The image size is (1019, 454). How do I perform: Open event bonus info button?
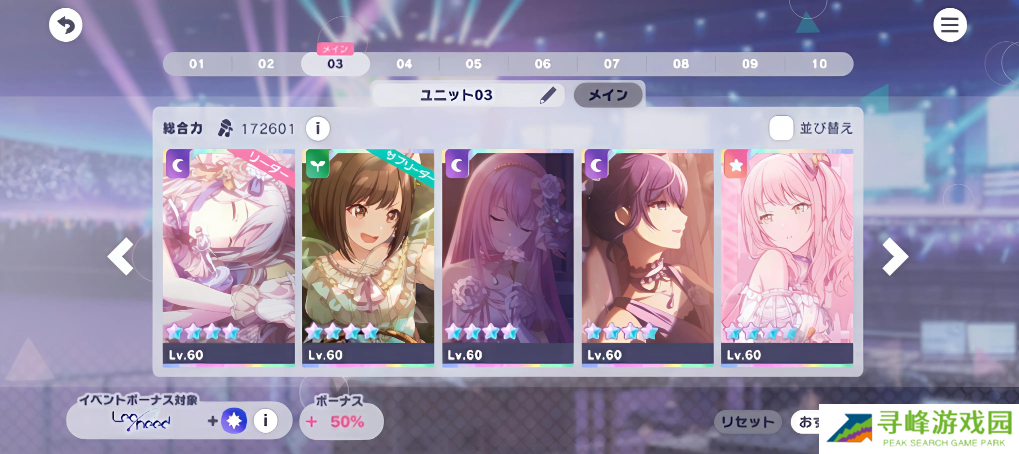click(265, 421)
